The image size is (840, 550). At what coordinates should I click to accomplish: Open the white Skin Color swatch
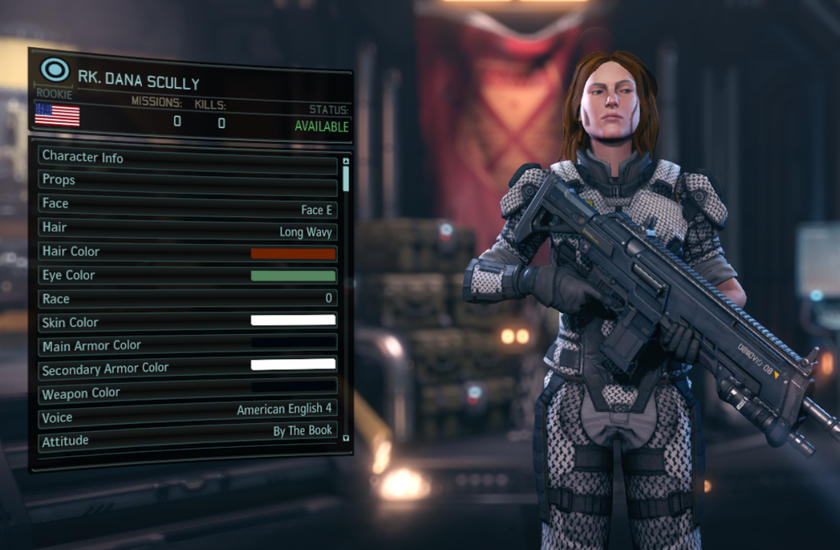point(293,321)
